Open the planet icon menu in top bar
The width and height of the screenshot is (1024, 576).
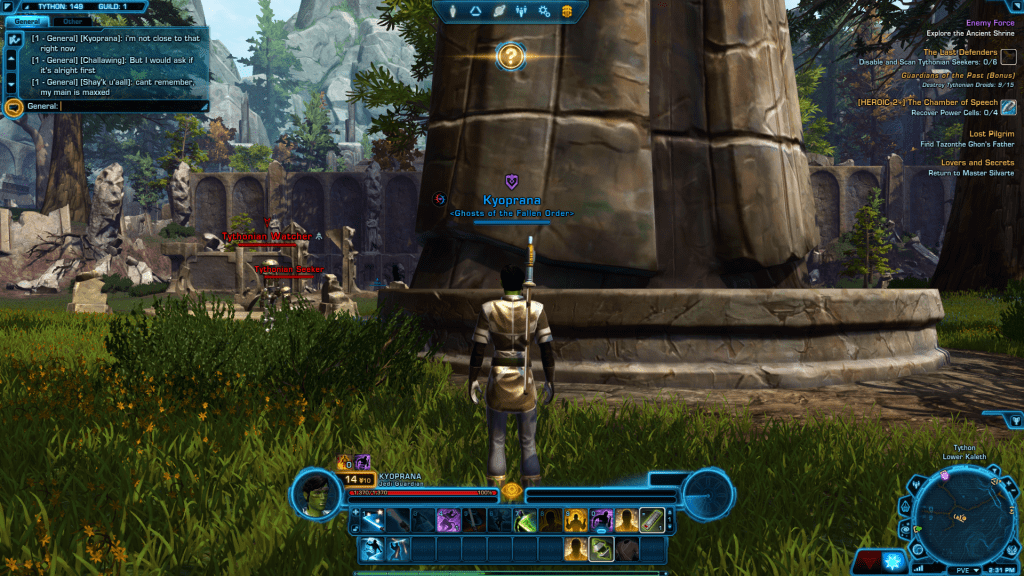coord(498,11)
